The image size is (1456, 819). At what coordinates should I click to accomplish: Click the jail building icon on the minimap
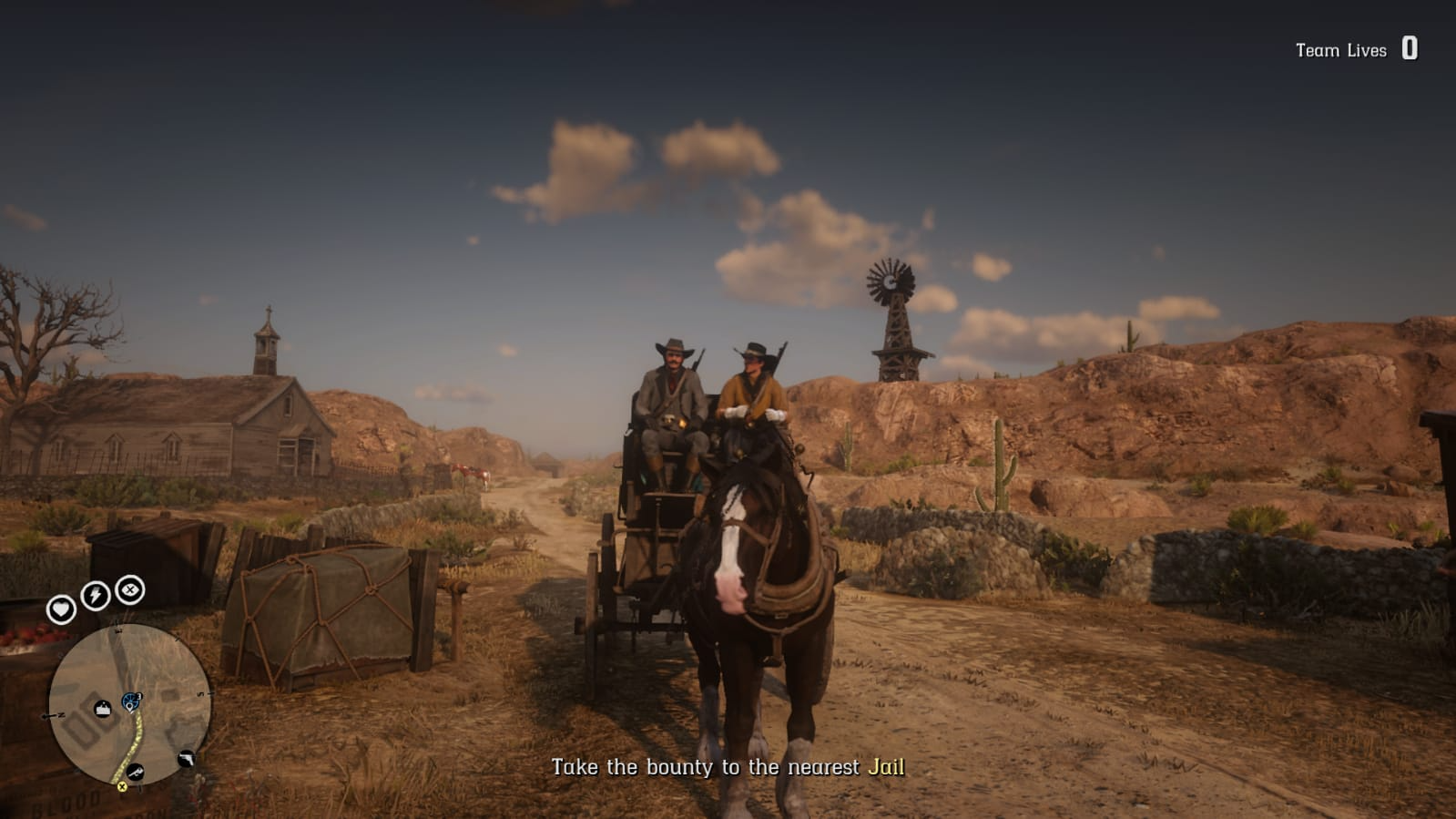coord(103,708)
